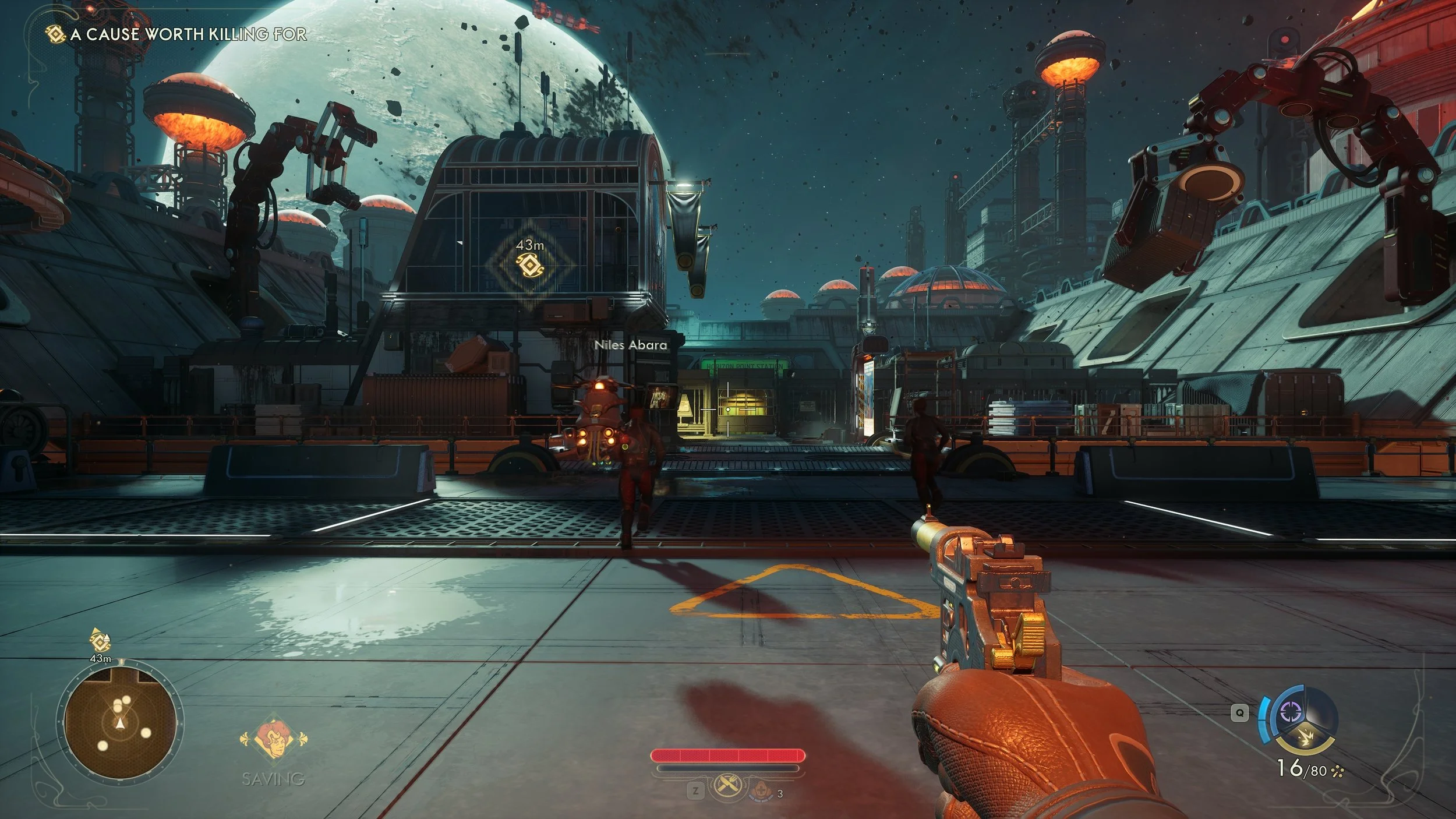Click the gold 43m objective waypoint marker
1456x819 pixels.
[x=529, y=266]
